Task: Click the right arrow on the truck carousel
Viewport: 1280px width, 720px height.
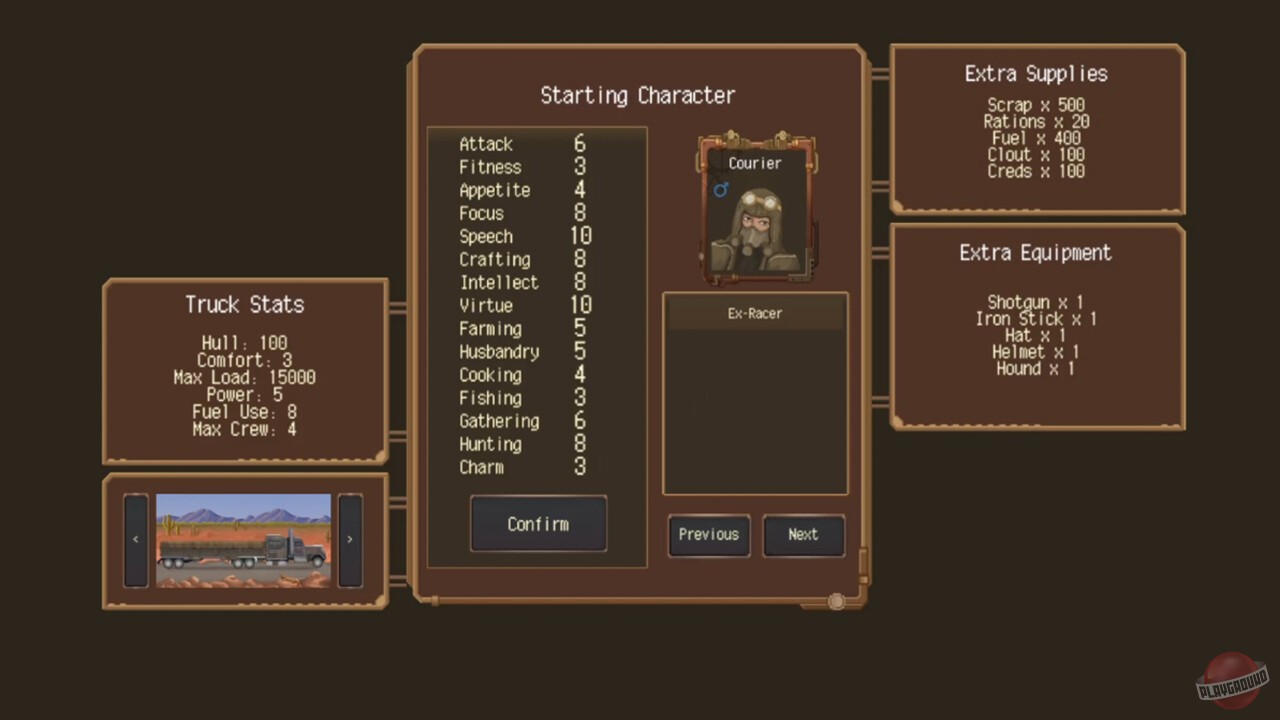Action: [x=349, y=539]
